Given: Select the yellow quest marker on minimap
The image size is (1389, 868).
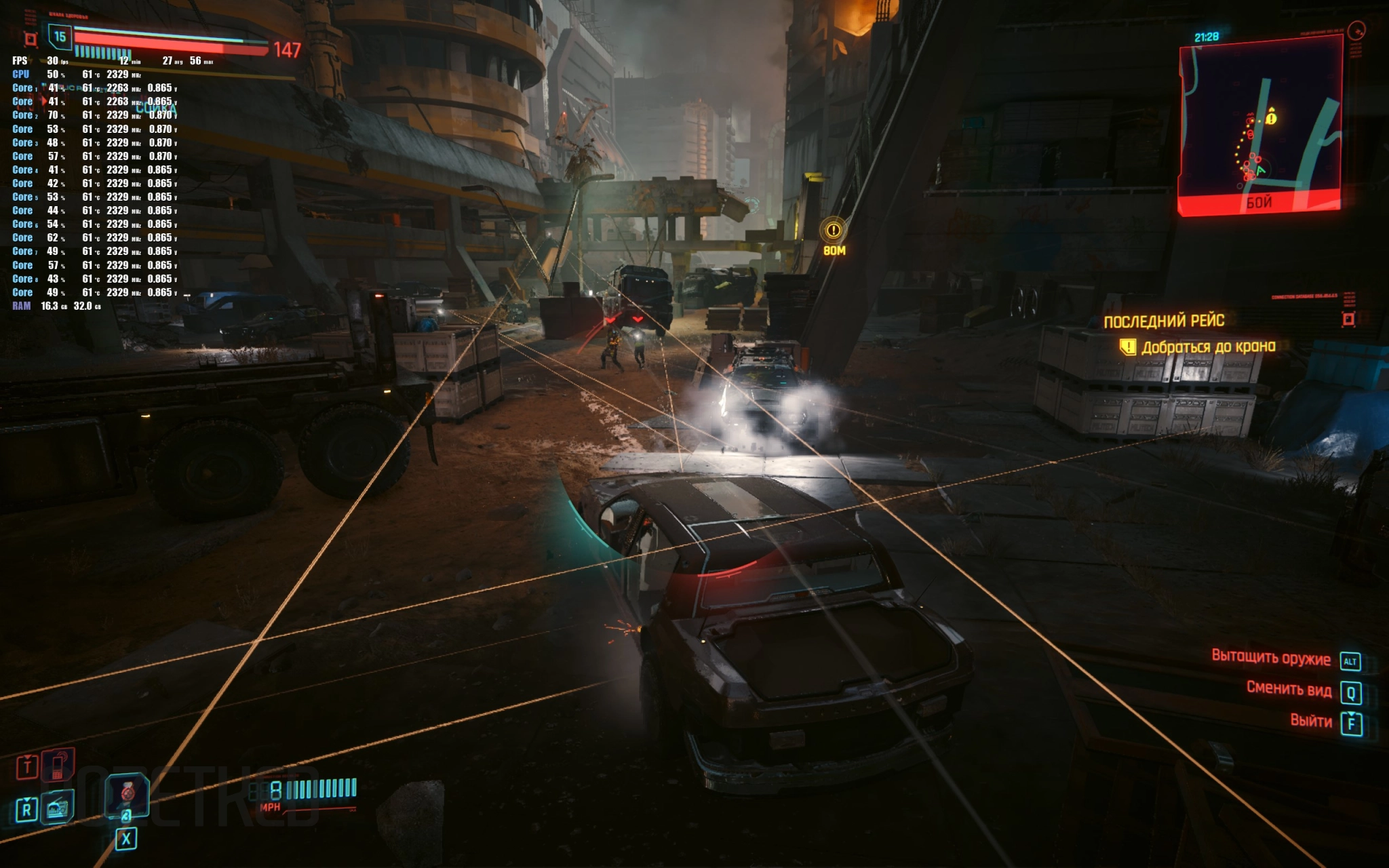Looking at the screenshot, I should click(x=1271, y=117).
